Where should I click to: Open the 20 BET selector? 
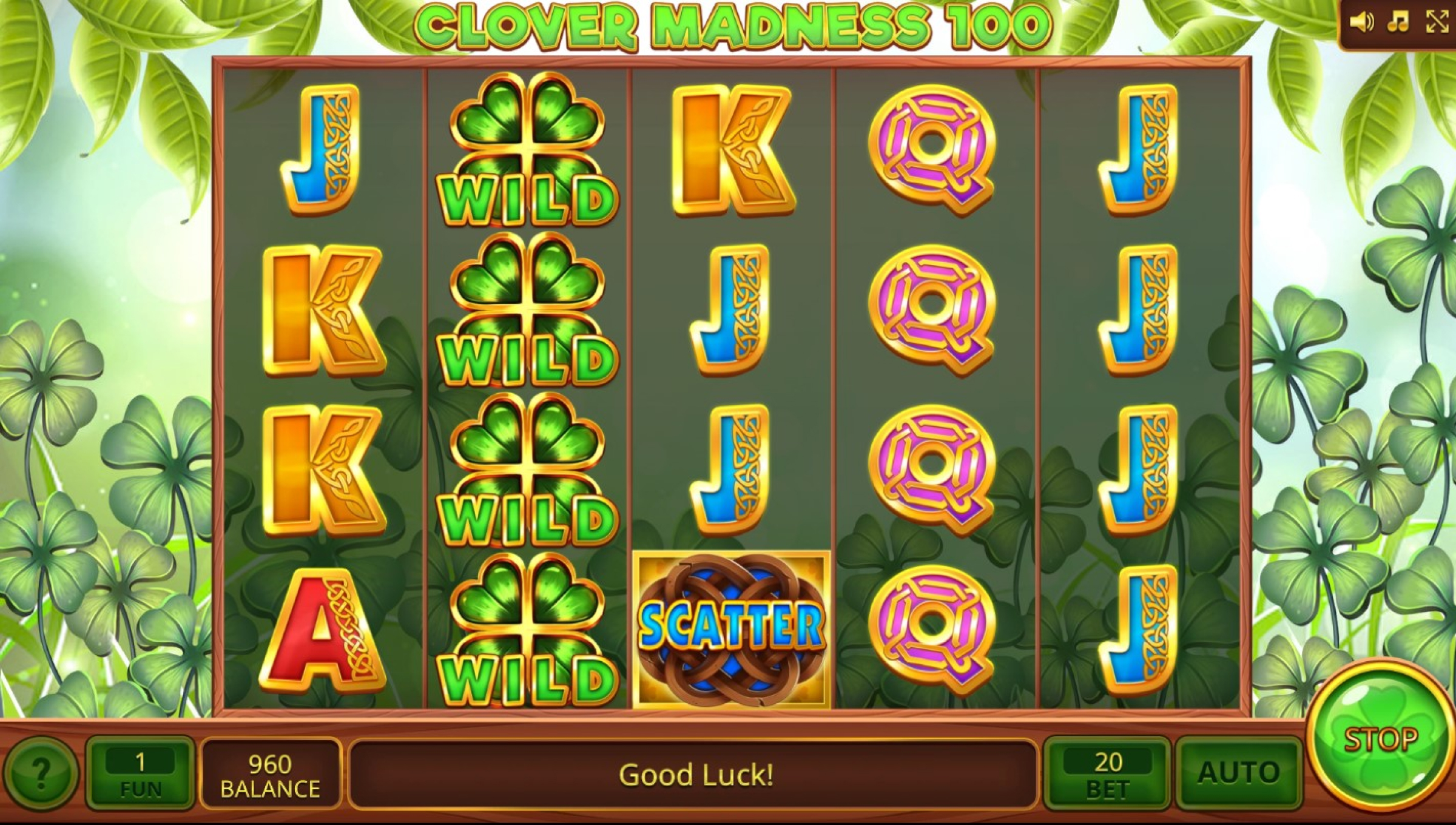[1107, 773]
